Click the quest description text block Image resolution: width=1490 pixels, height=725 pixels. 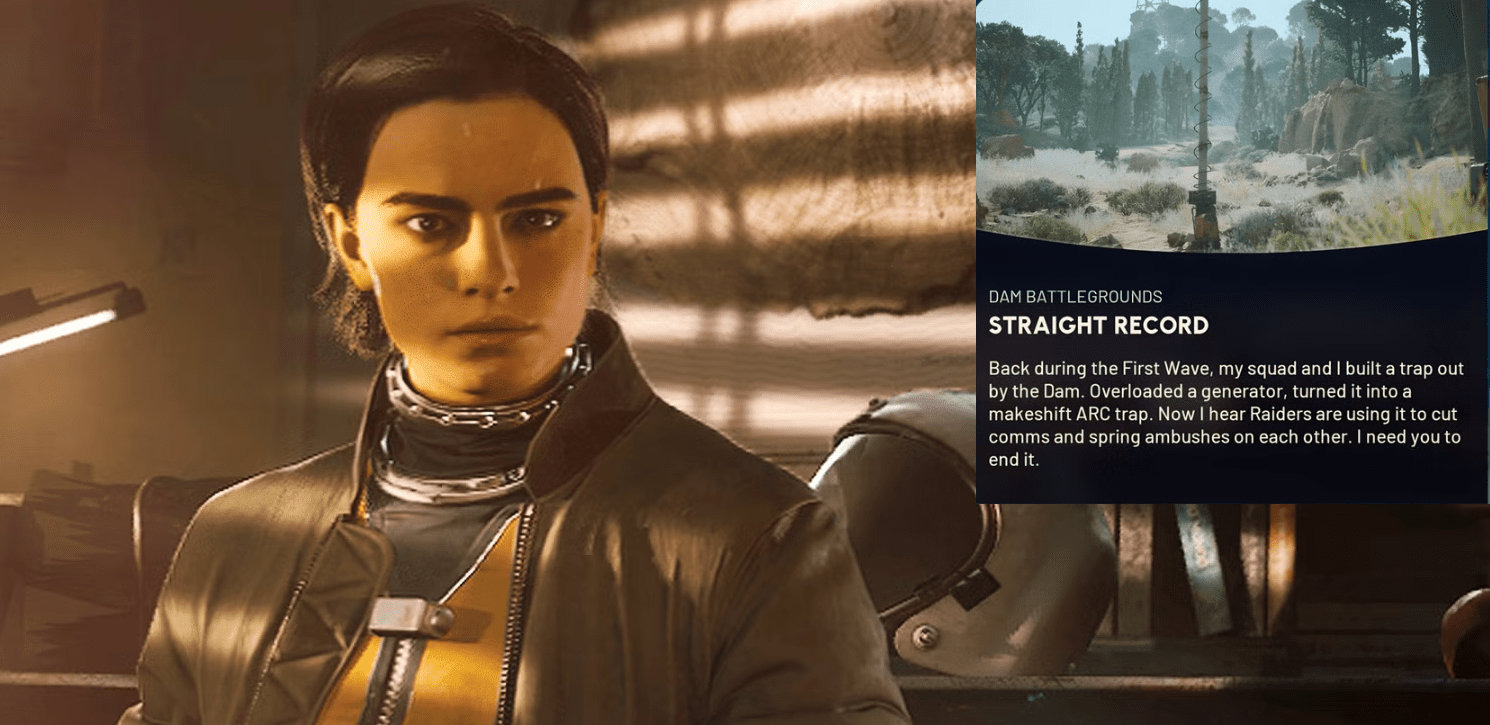(x=1225, y=413)
